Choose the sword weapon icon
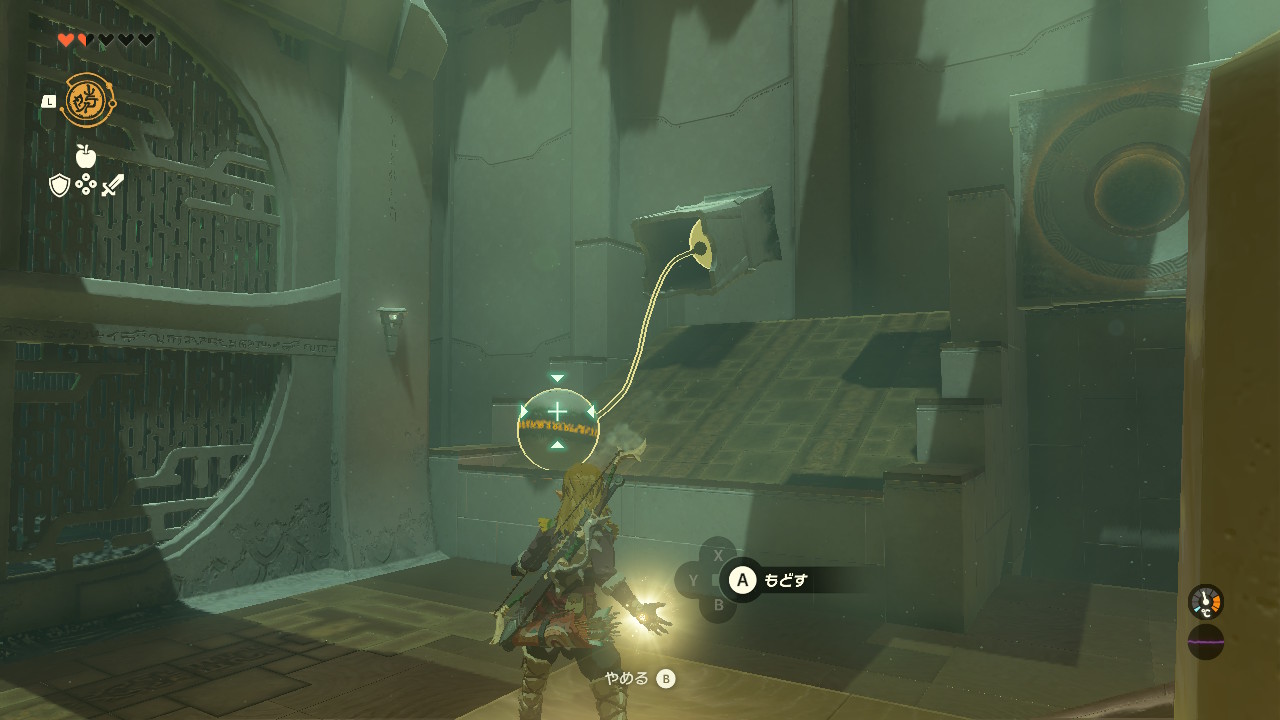 [112, 185]
